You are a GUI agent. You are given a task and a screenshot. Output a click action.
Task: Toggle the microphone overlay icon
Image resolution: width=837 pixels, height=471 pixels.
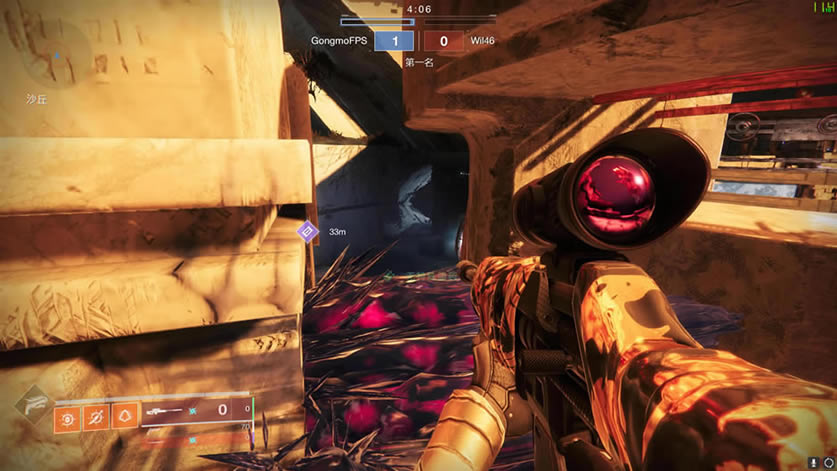point(814,462)
